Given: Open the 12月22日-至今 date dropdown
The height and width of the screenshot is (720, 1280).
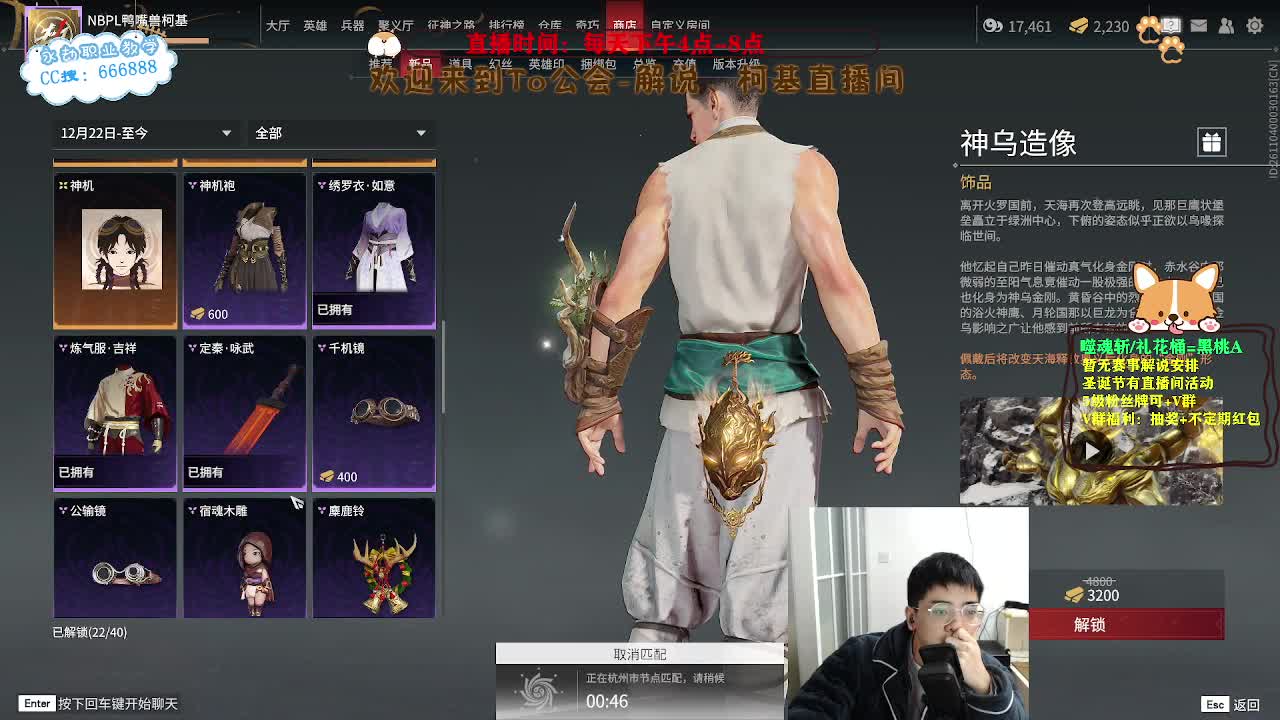Looking at the screenshot, I should [x=147, y=133].
